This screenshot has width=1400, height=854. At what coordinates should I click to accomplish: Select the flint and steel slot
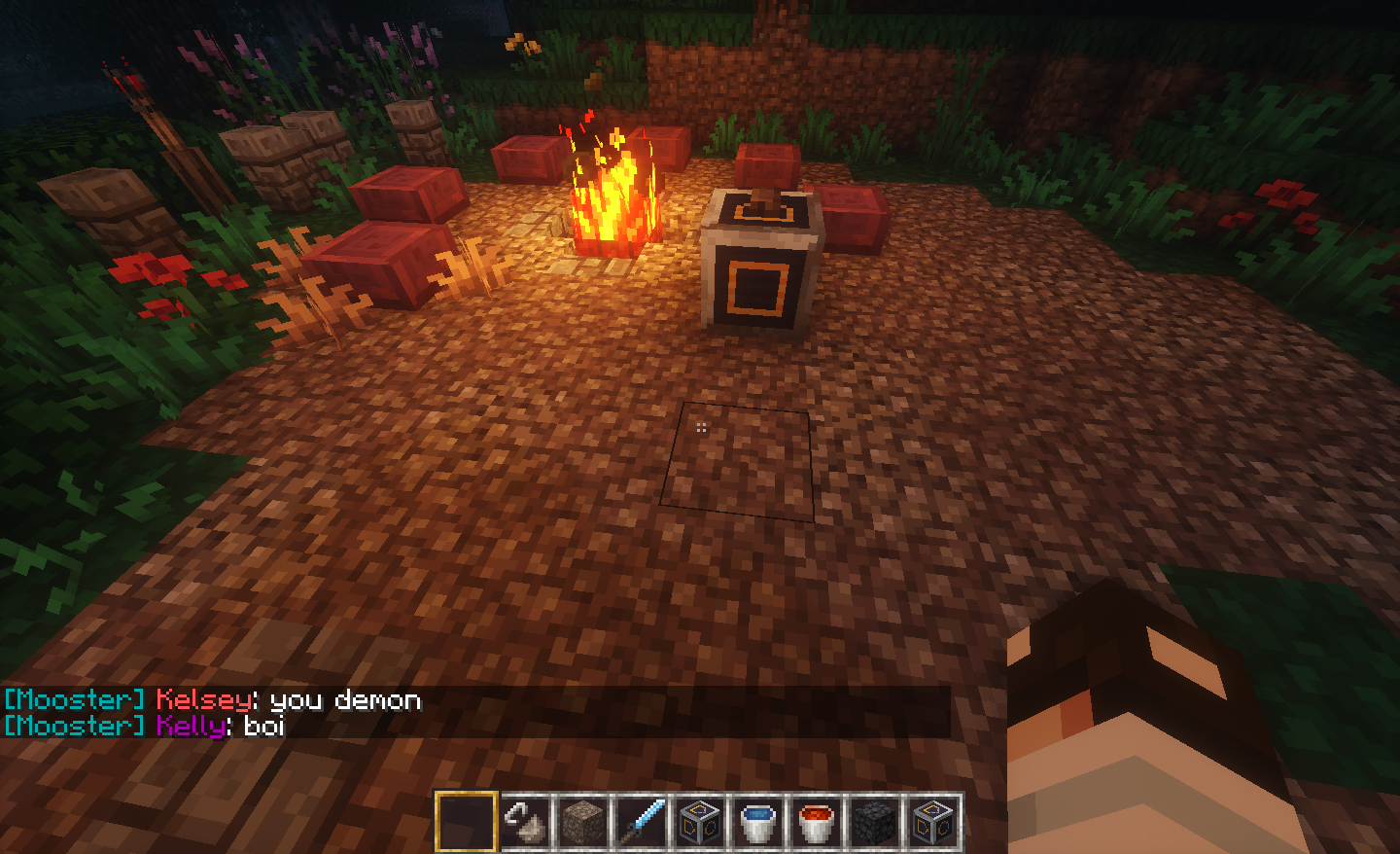coord(525,822)
